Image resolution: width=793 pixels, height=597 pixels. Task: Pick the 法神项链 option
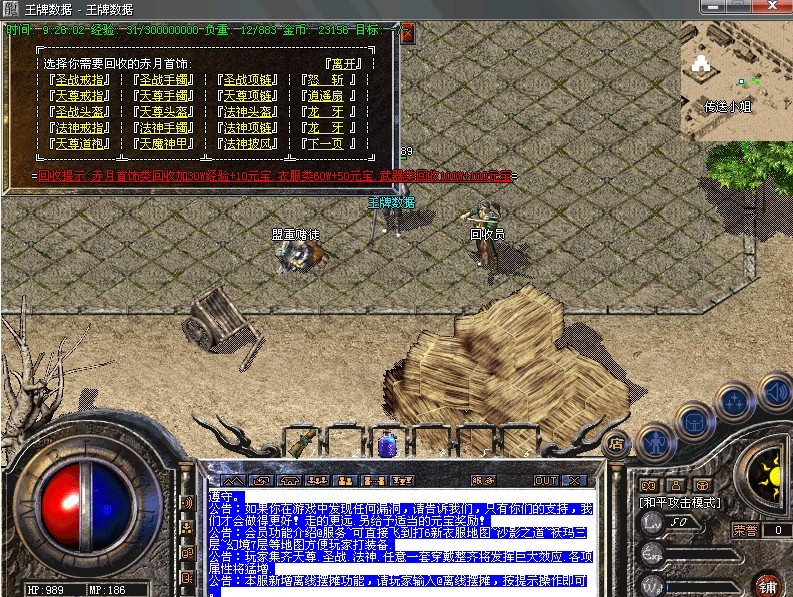[x=249, y=127]
